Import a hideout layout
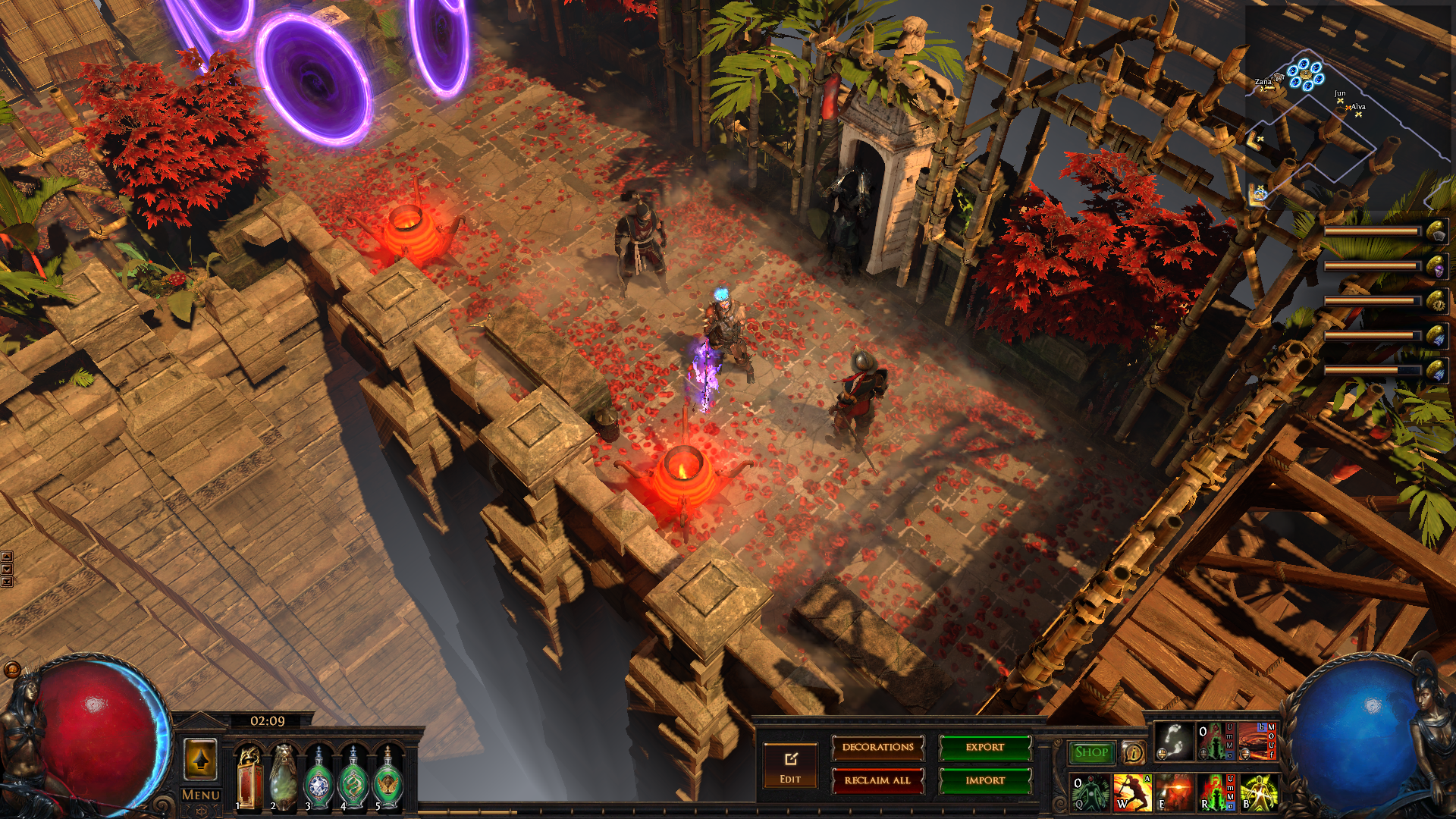Viewport: 1456px width, 819px height. (985, 780)
